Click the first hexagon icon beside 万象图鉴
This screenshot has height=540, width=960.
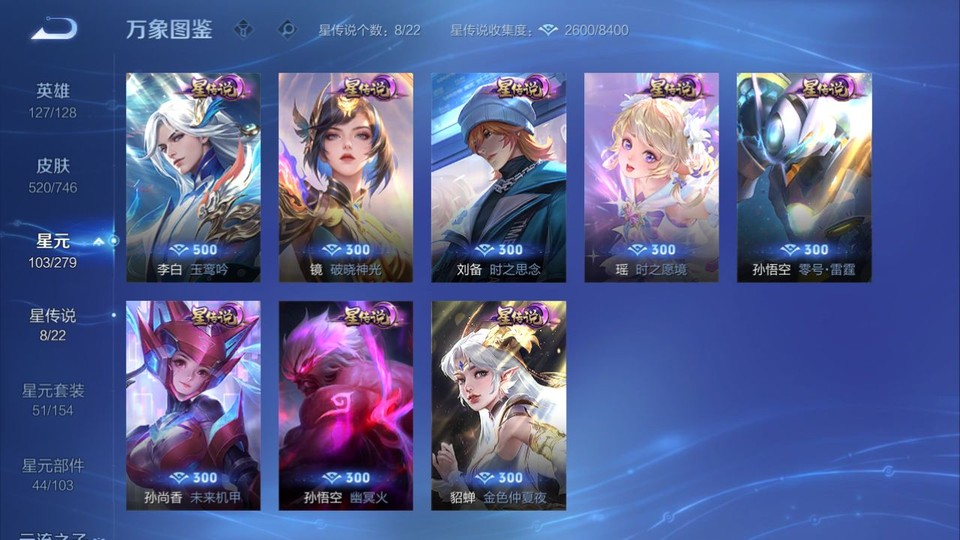[x=244, y=29]
